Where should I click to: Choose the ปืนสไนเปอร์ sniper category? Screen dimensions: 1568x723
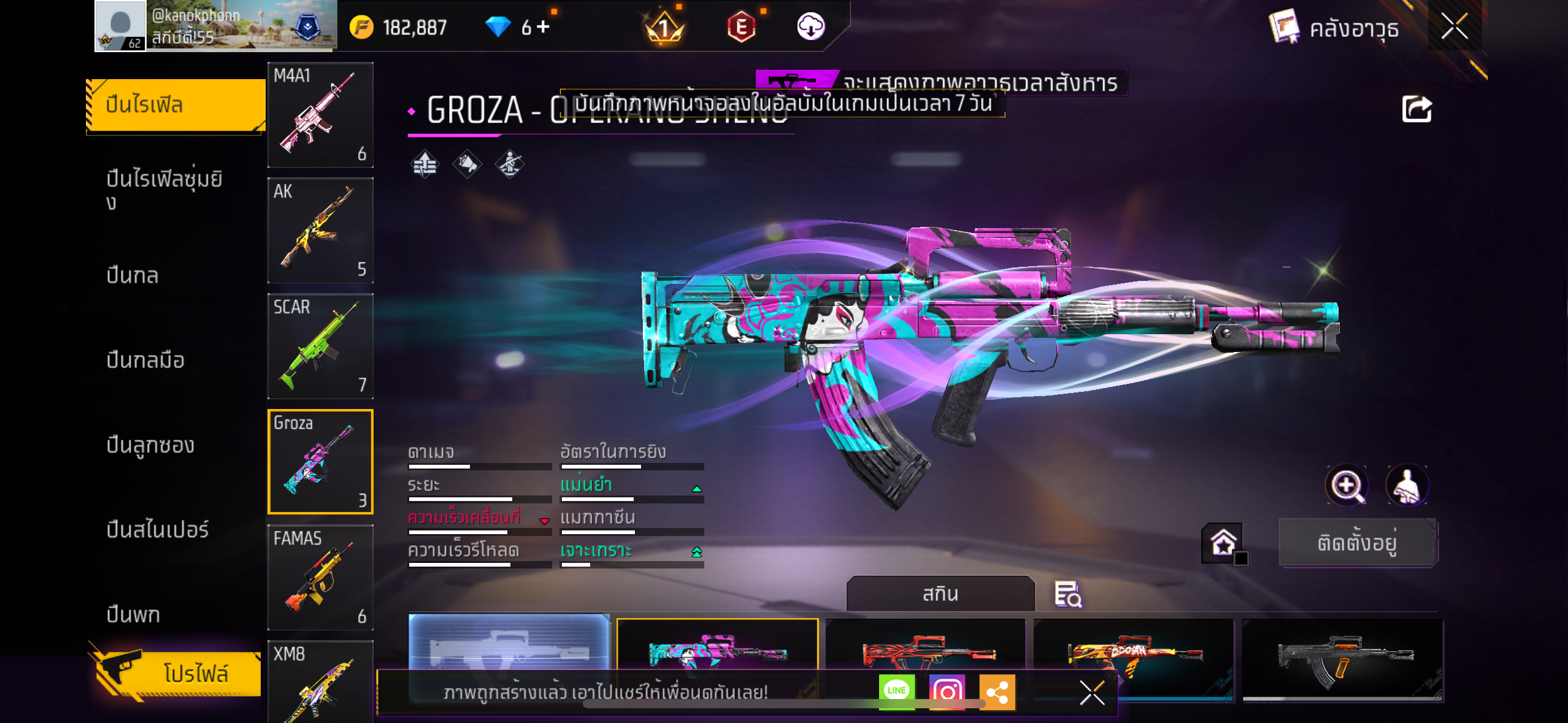[x=158, y=529]
